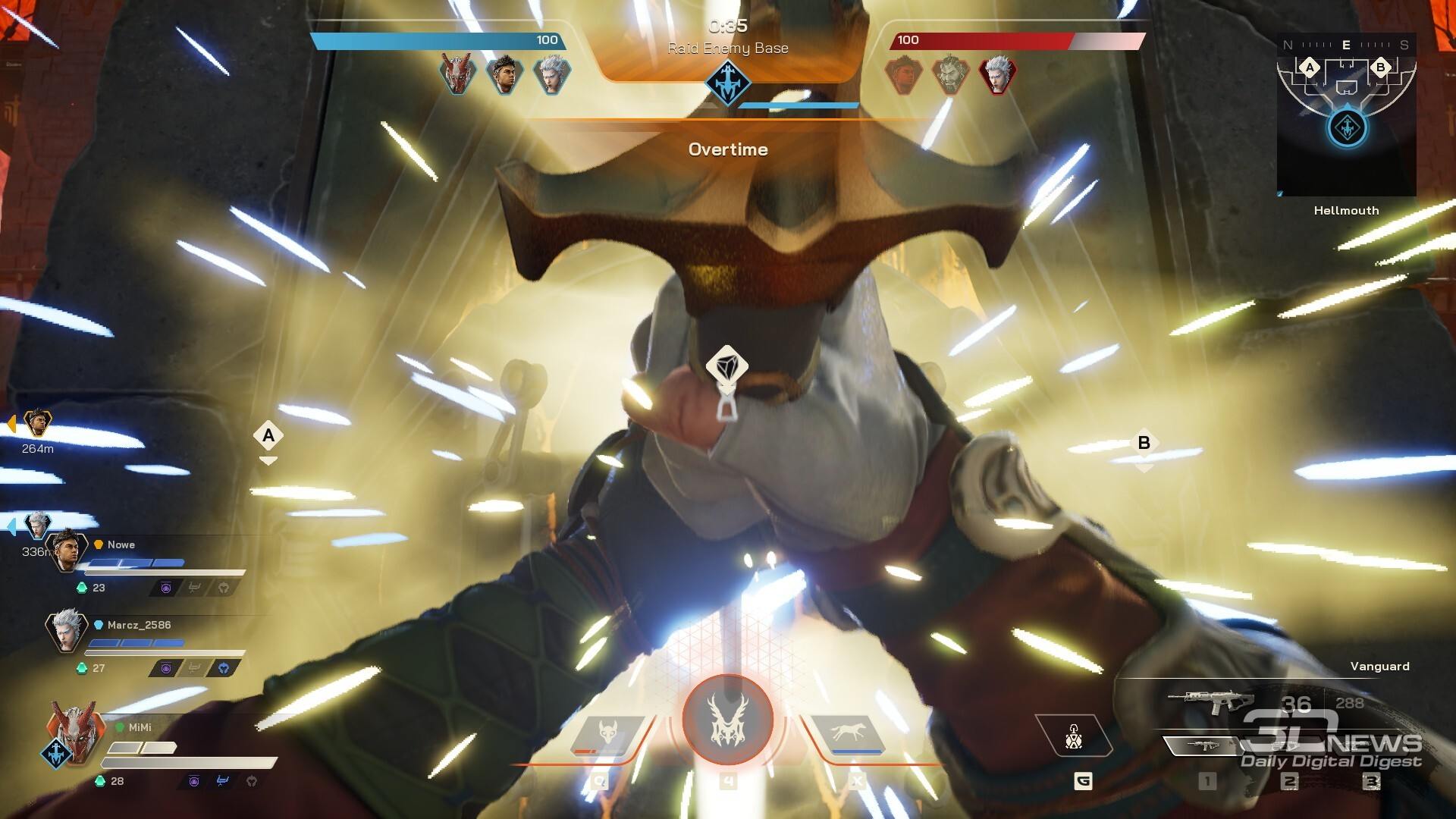The height and width of the screenshot is (819, 1456).
Task: Select the blue raid objective diamond icon
Action: [727, 82]
